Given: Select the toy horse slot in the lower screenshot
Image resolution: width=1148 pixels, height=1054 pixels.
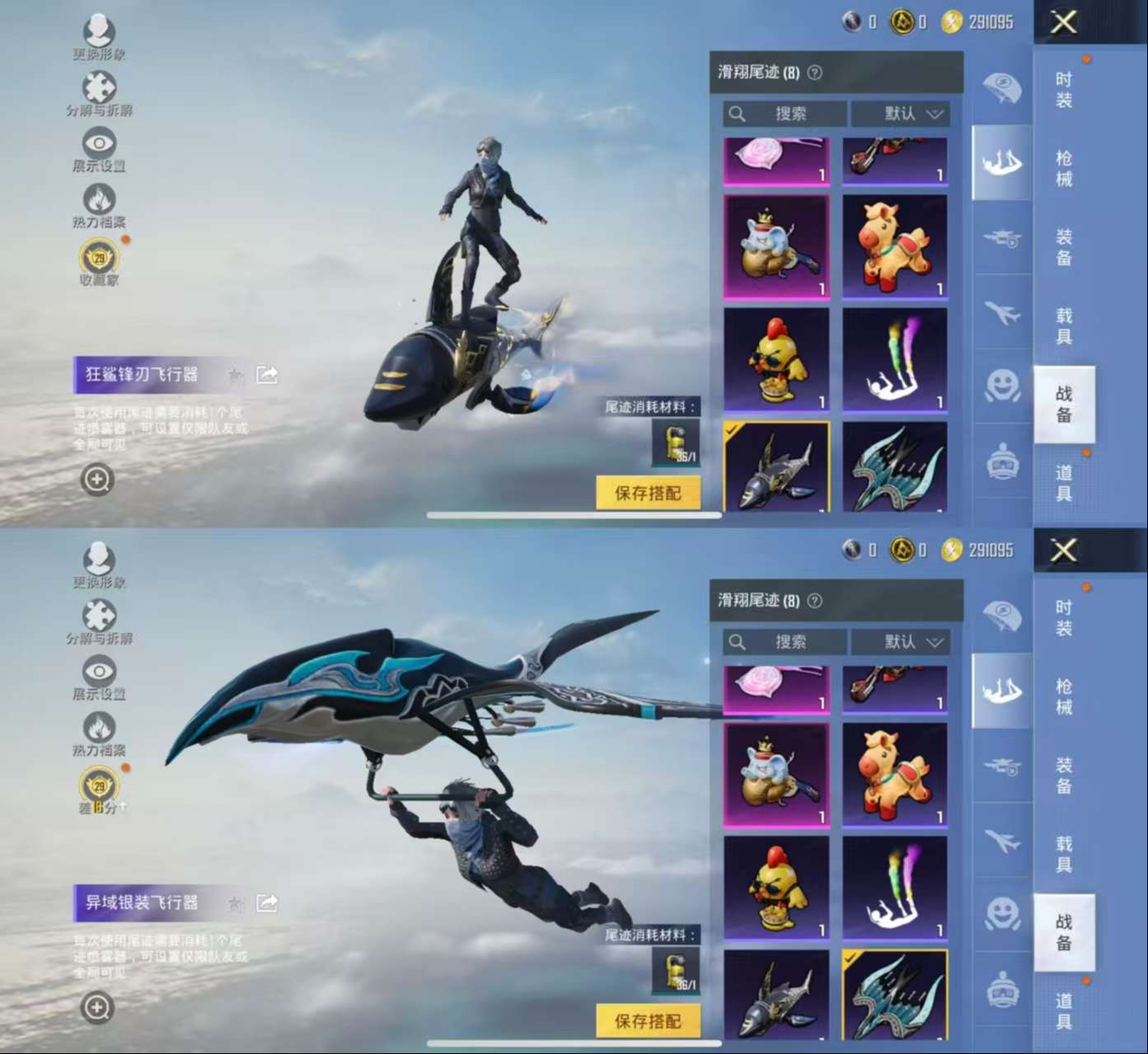Looking at the screenshot, I should click(x=894, y=775).
